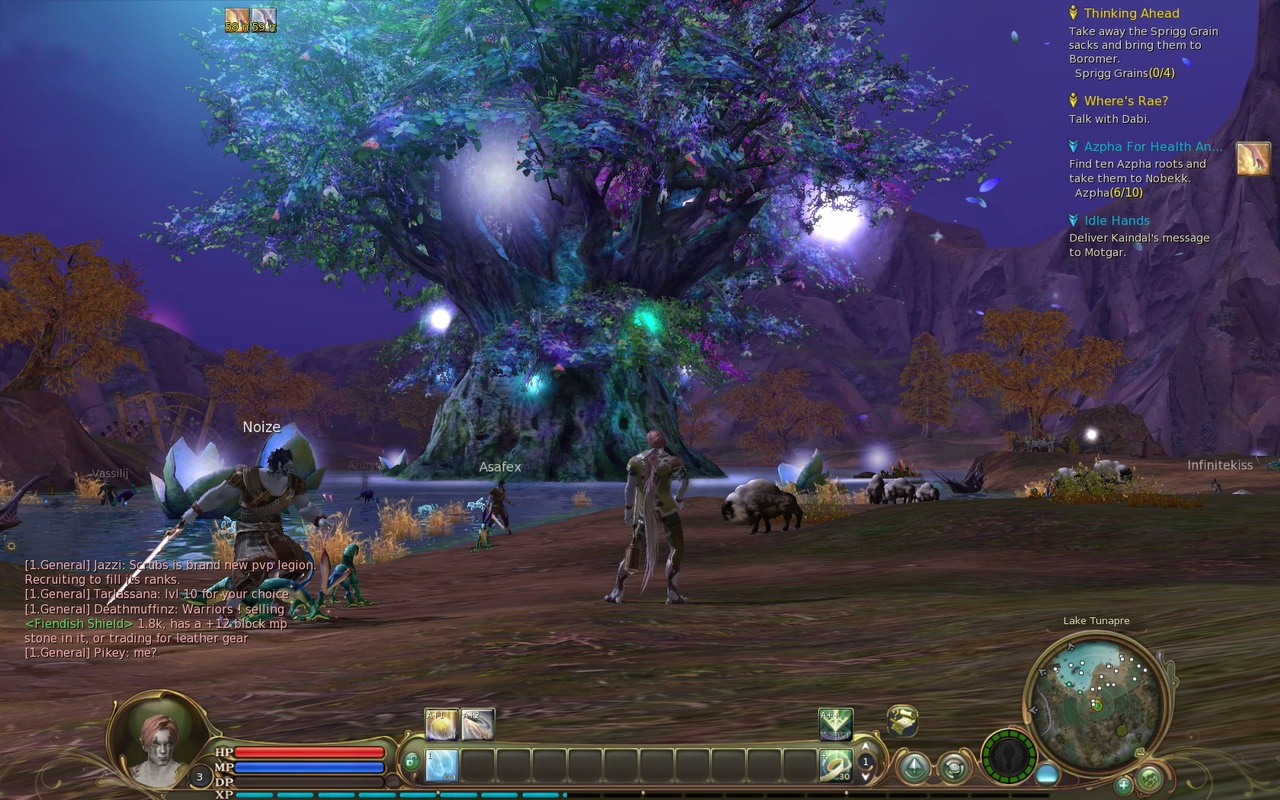Activate the A+1 healing skill icon
Screen dimensions: 1280x800
click(x=440, y=722)
